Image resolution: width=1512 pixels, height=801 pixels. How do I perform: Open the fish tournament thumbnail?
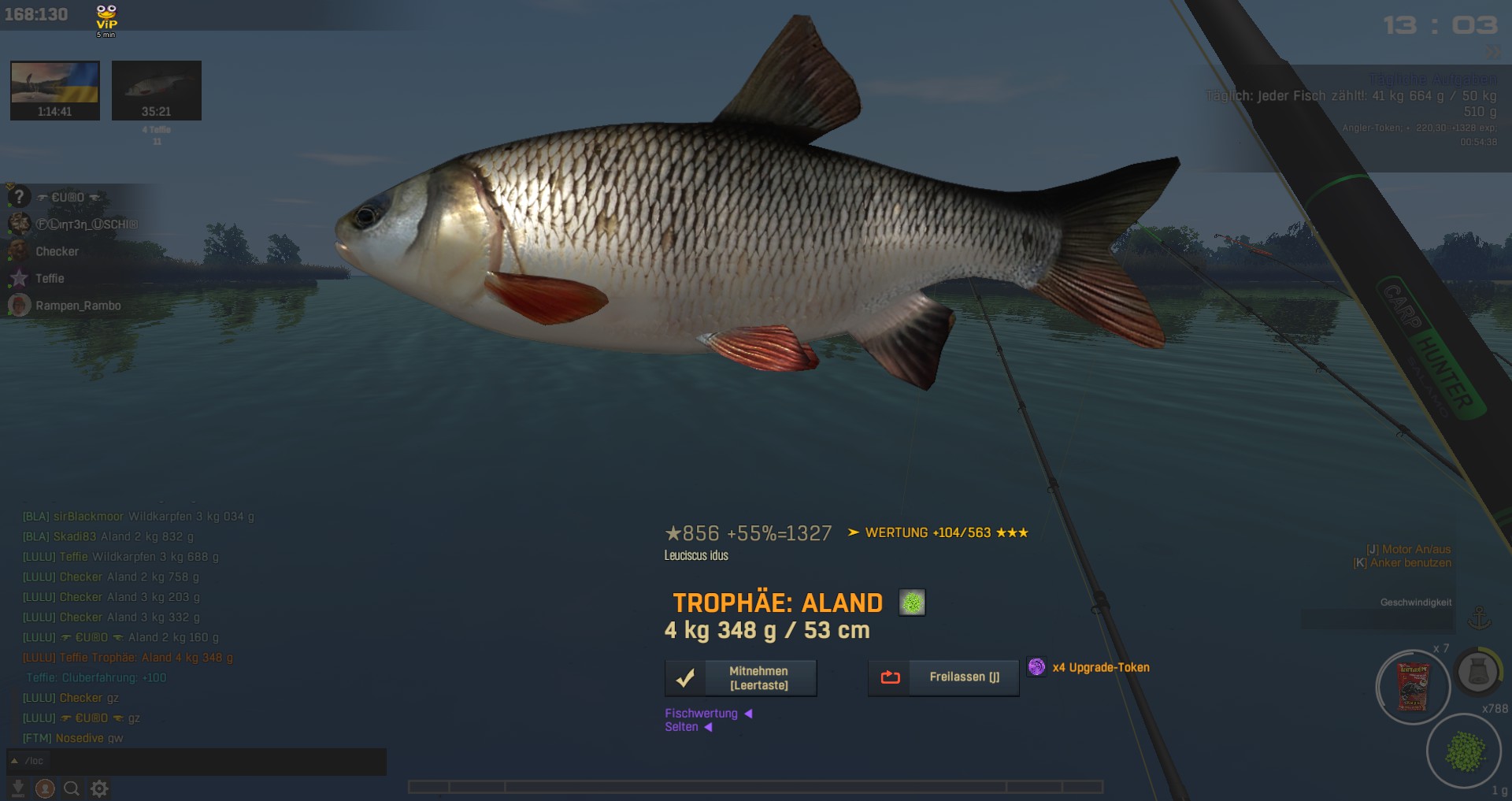pos(157,90)
